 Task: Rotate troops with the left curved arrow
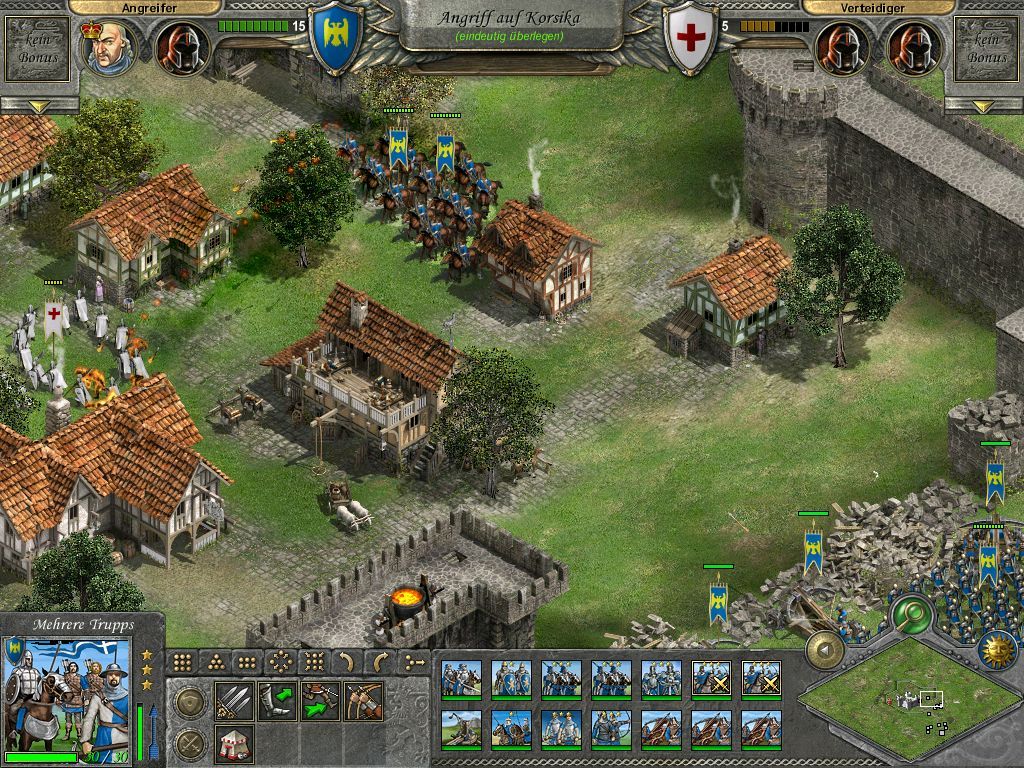click(346, 662)
